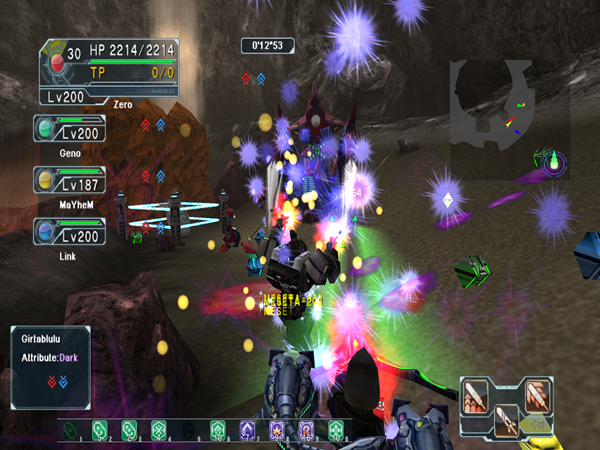
Task: Use the right sword attack action
Action: click(538, 393)
